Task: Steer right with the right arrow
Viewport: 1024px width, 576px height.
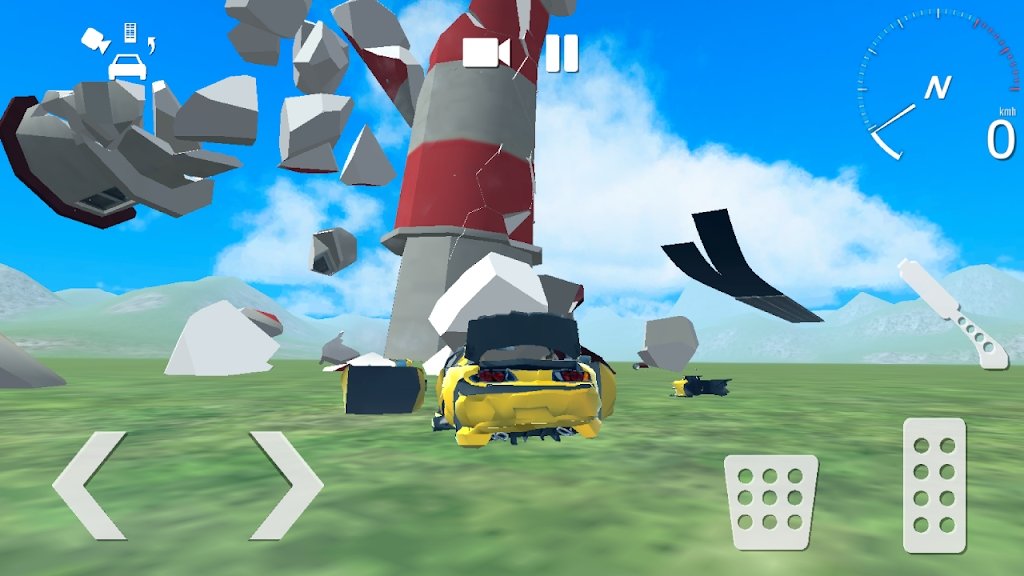Action: (x=287, y=486)
